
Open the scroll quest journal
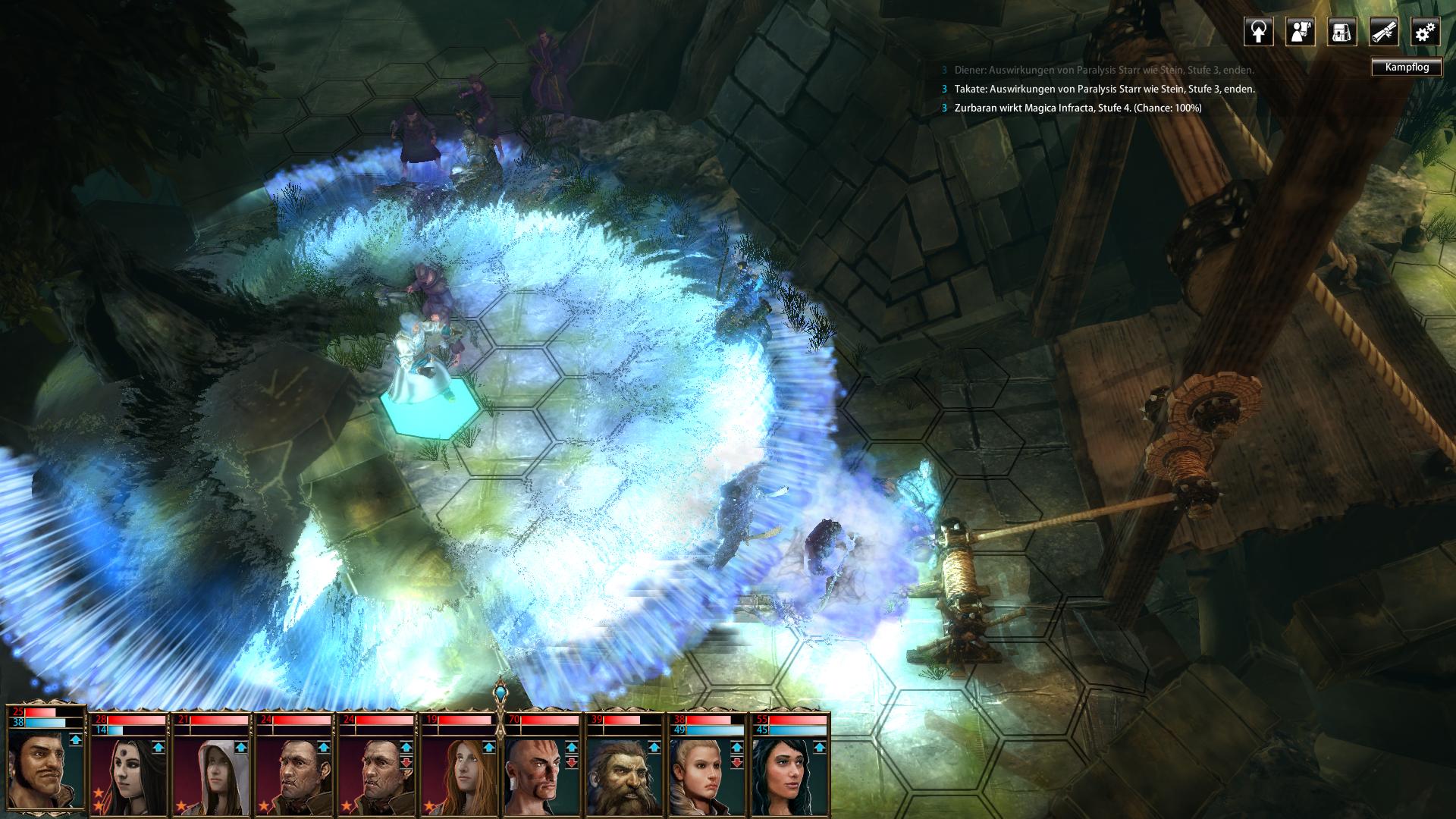click(x=1383, y=33)
